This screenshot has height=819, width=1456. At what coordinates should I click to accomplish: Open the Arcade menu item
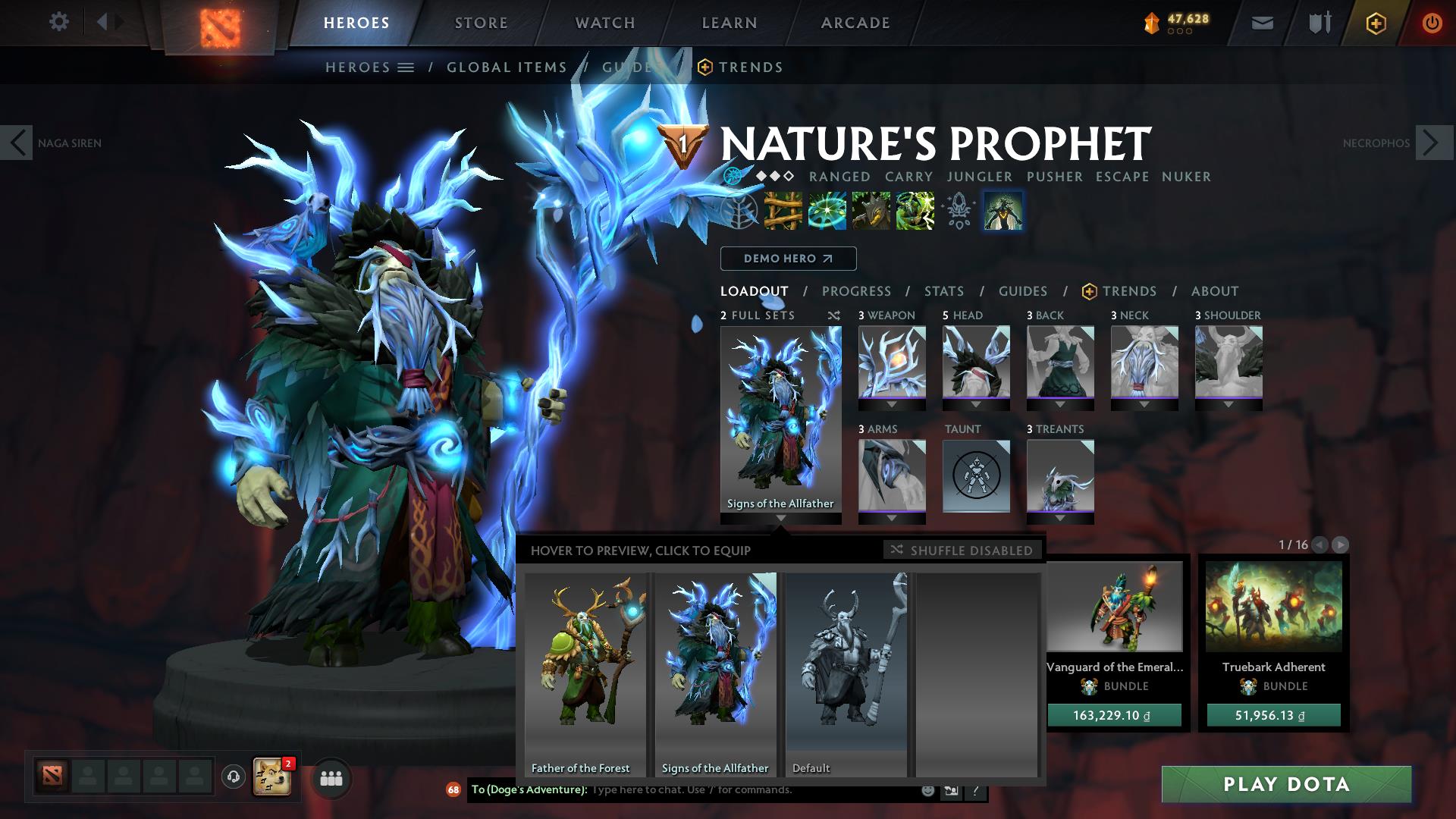pyautogui.click(x=855, y=22)
